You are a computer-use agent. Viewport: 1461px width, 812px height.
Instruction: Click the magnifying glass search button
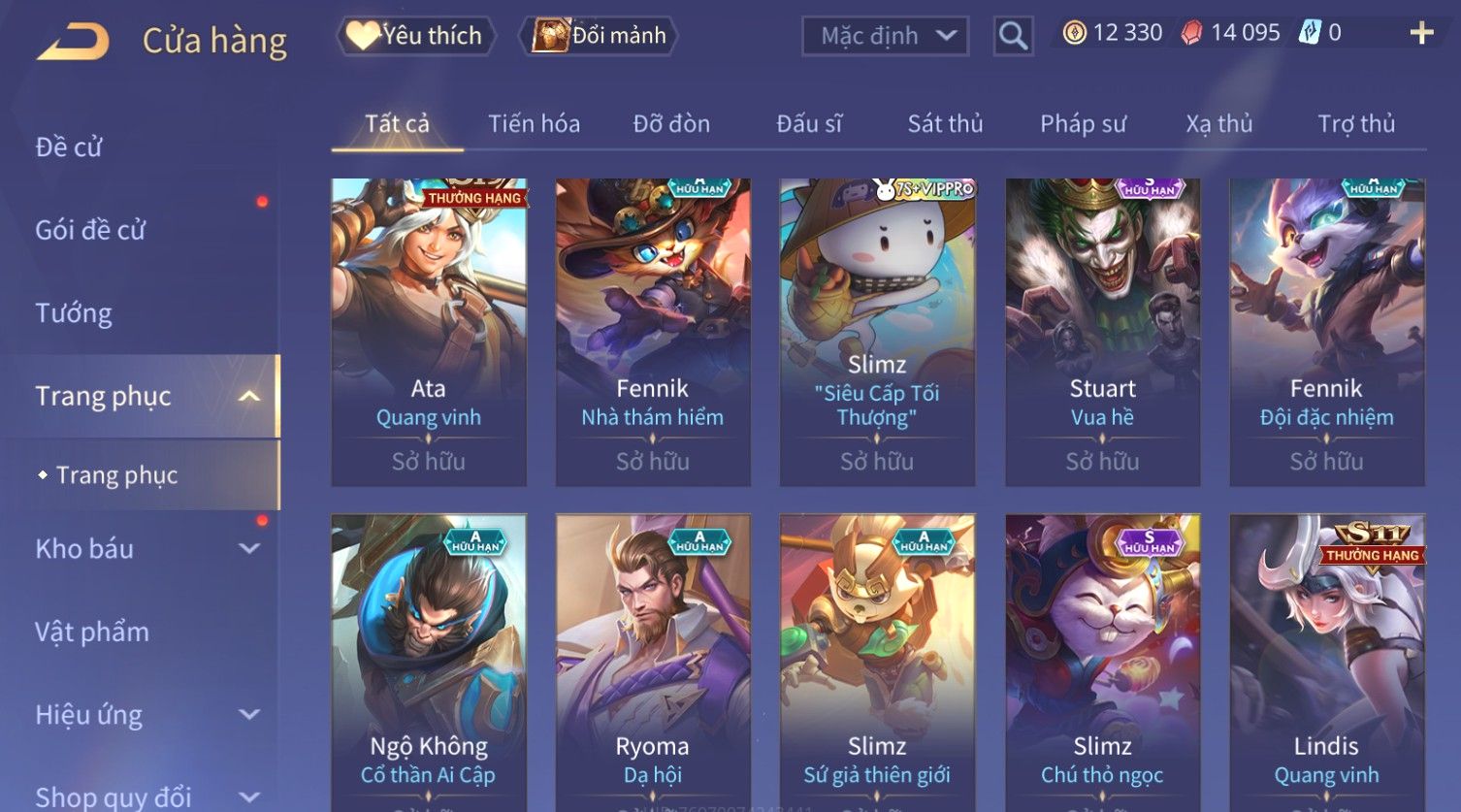tap(1013, 36)
